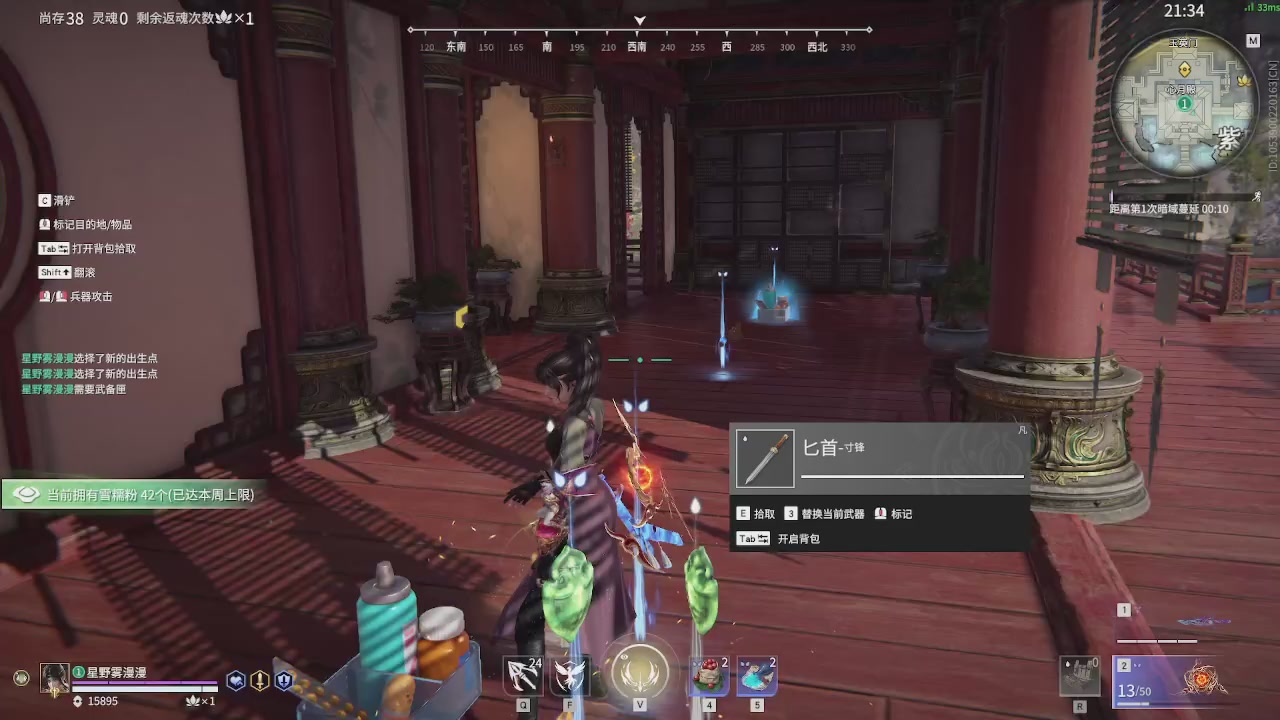
Task: Activate the phoenix skill bound to F
Action: pos(568,675)
